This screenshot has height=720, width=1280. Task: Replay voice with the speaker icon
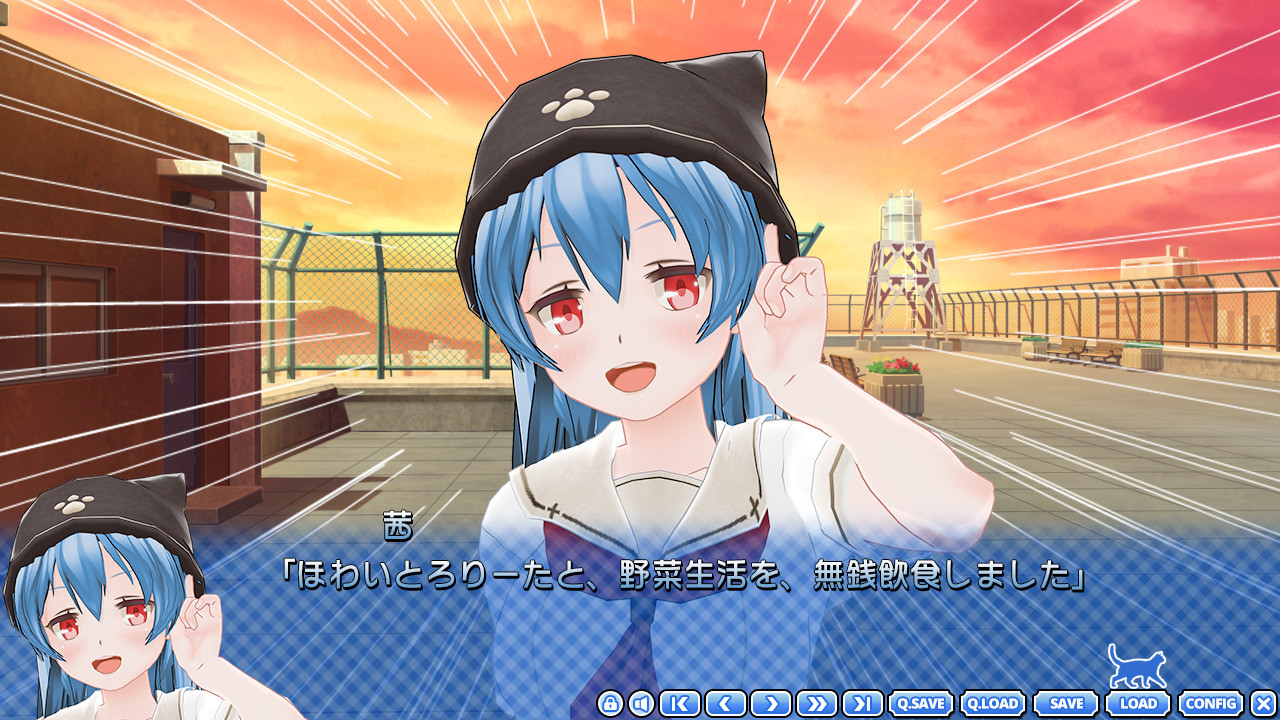(641, 704)
